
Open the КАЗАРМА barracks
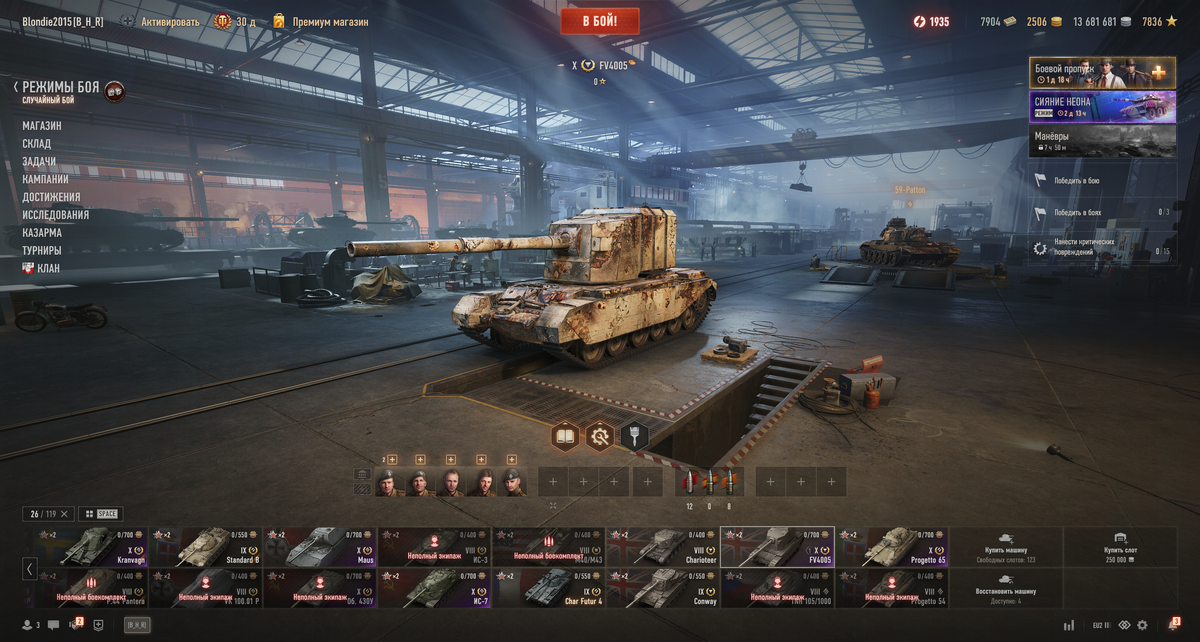42,233
